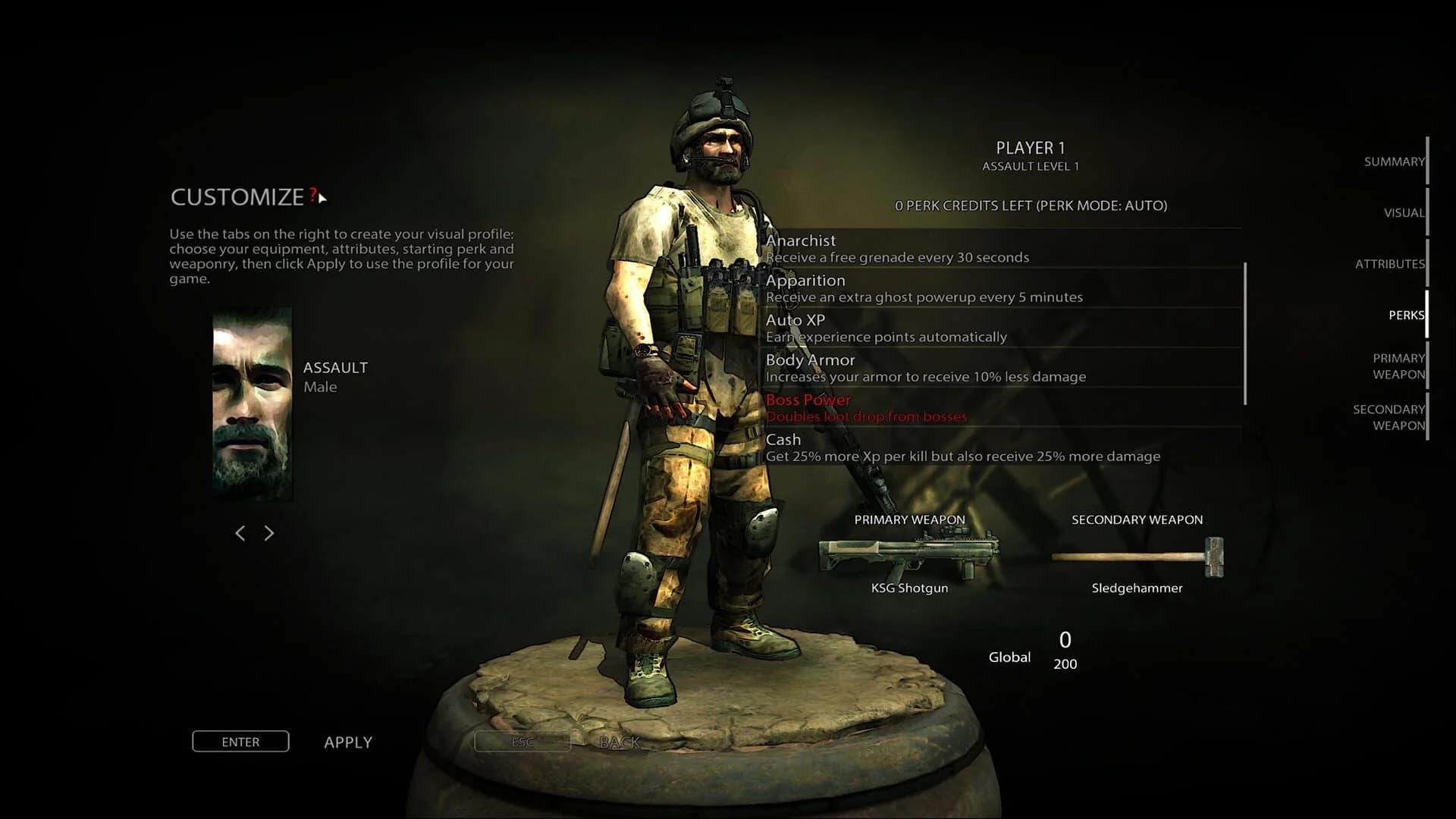Switch to the SUMMARY tab

click(1394, 162)
